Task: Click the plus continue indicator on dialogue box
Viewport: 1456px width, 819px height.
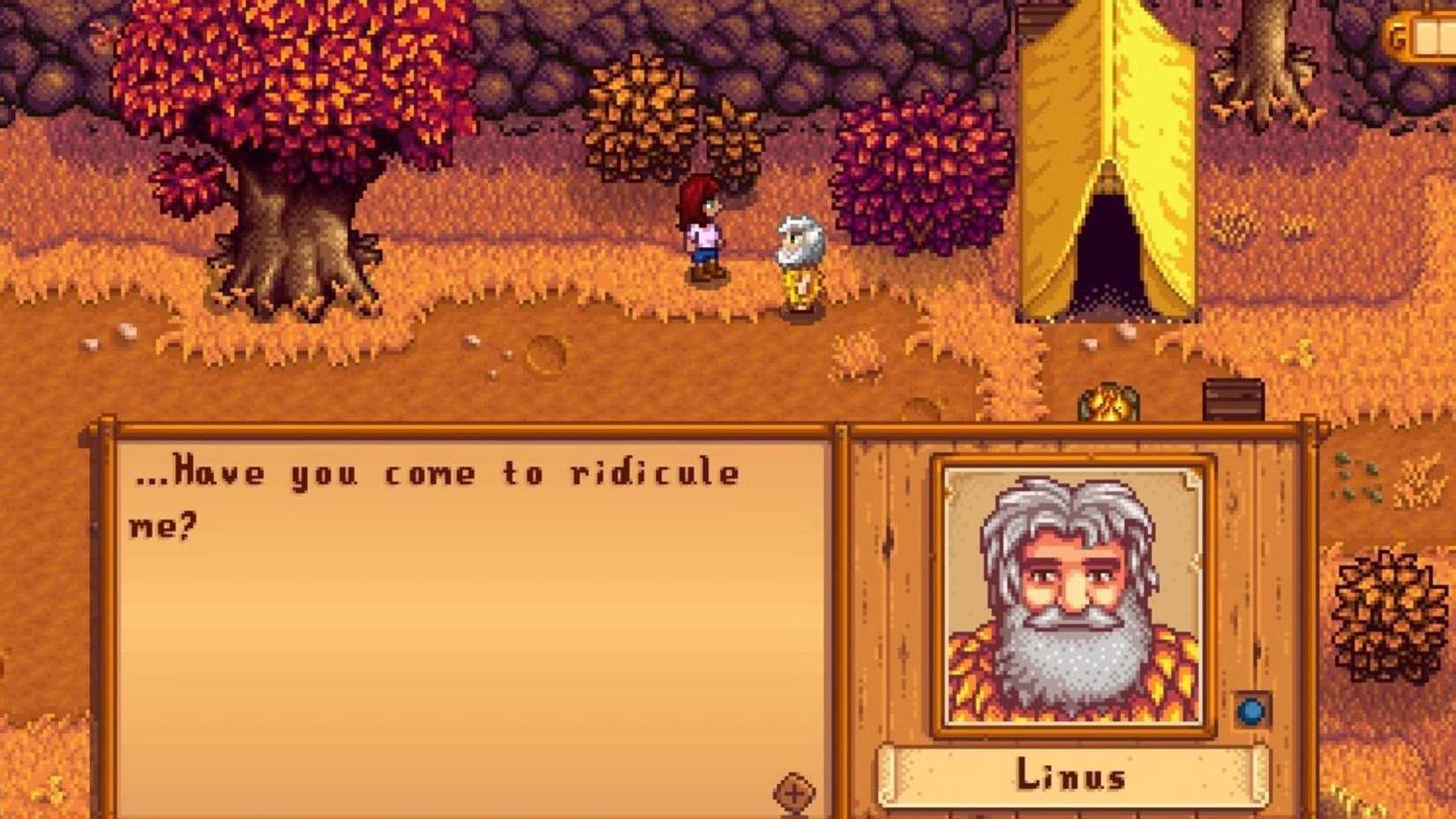Action: pyautogui.click(x=794, y=793)
